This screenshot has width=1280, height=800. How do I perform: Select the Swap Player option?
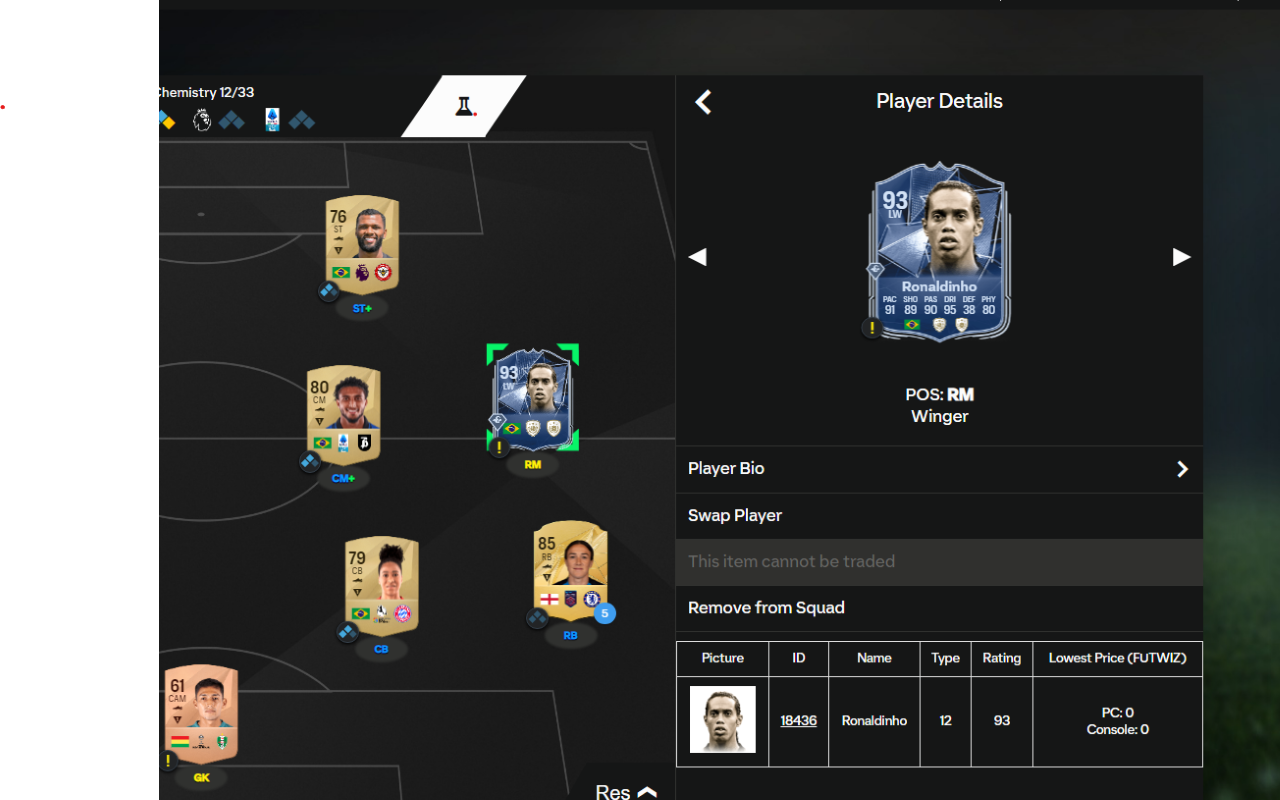click(x=735, y=515)
